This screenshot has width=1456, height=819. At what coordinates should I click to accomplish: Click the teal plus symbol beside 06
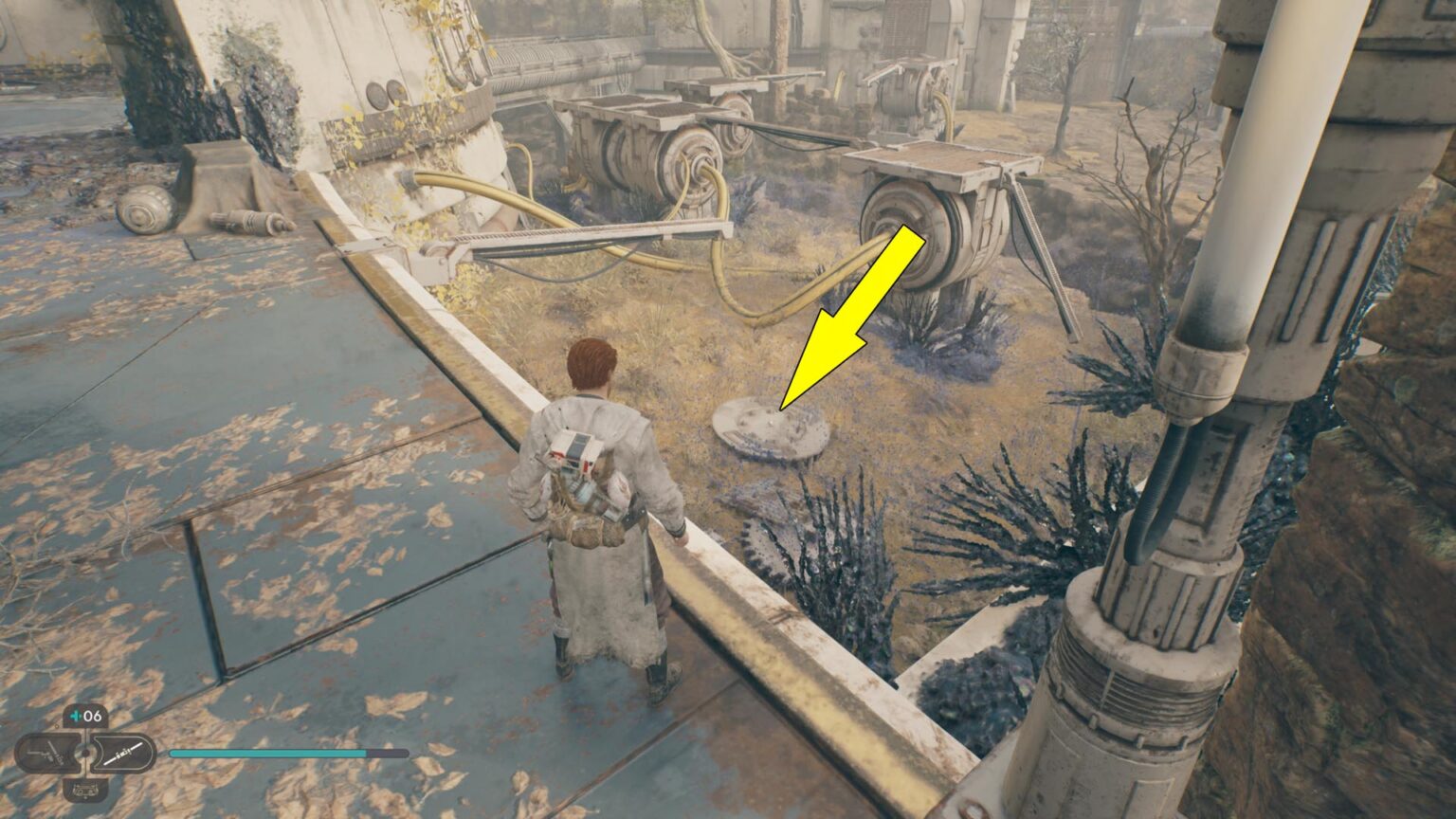coord(75,715)
